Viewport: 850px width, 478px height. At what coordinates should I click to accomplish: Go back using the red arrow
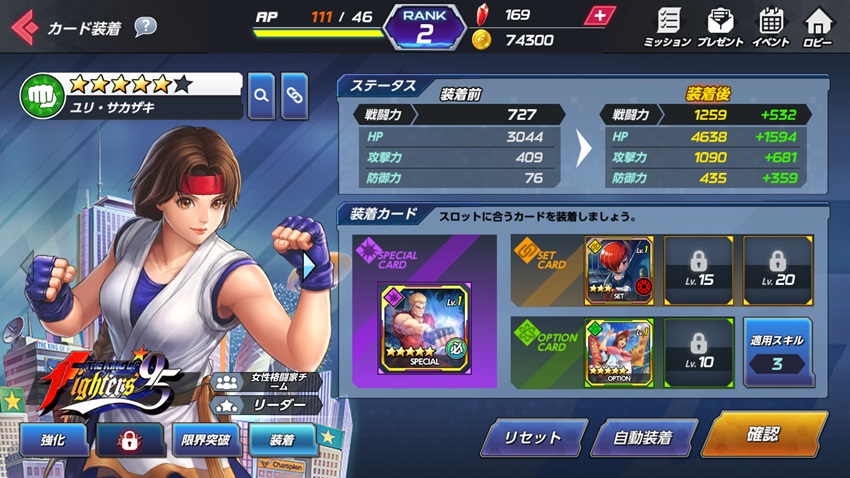(23, 27)
